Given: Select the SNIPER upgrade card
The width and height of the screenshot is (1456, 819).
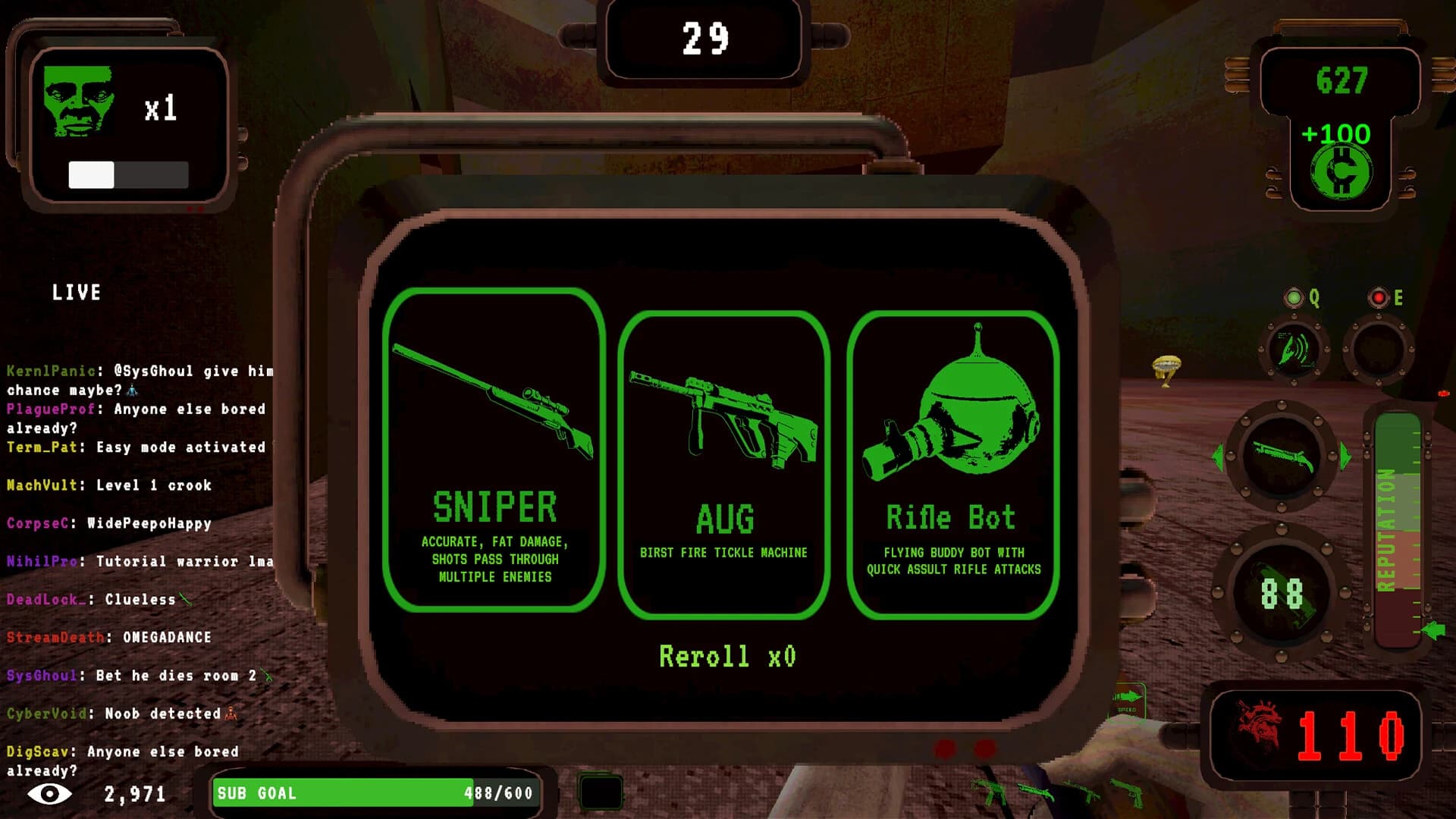Looking at the screenshot, I should tap(494, 451).
